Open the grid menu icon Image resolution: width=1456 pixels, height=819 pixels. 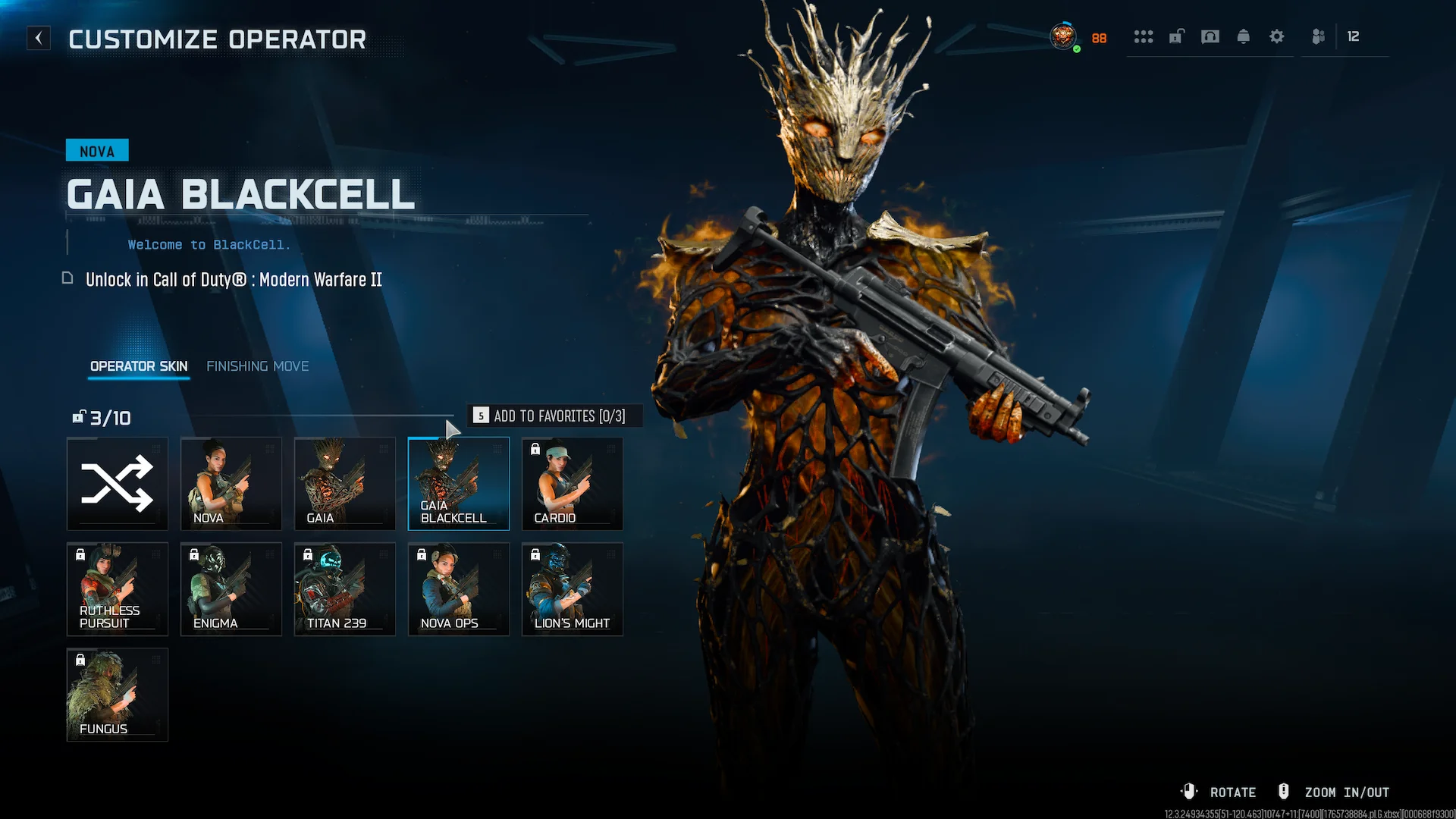tap(1144, 36)
